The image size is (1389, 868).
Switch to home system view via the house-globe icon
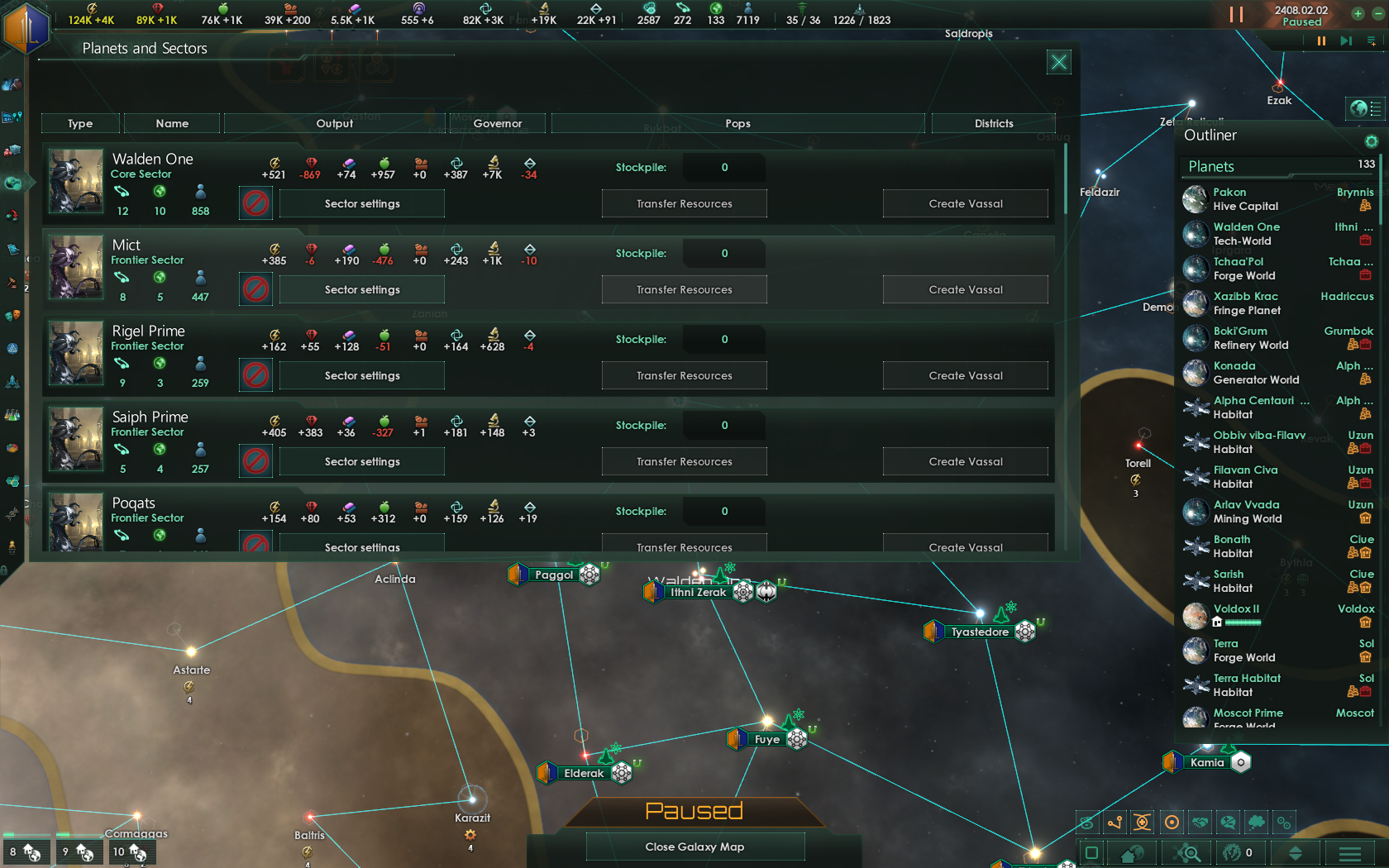pyautogui.click(x=1132, y=852)
